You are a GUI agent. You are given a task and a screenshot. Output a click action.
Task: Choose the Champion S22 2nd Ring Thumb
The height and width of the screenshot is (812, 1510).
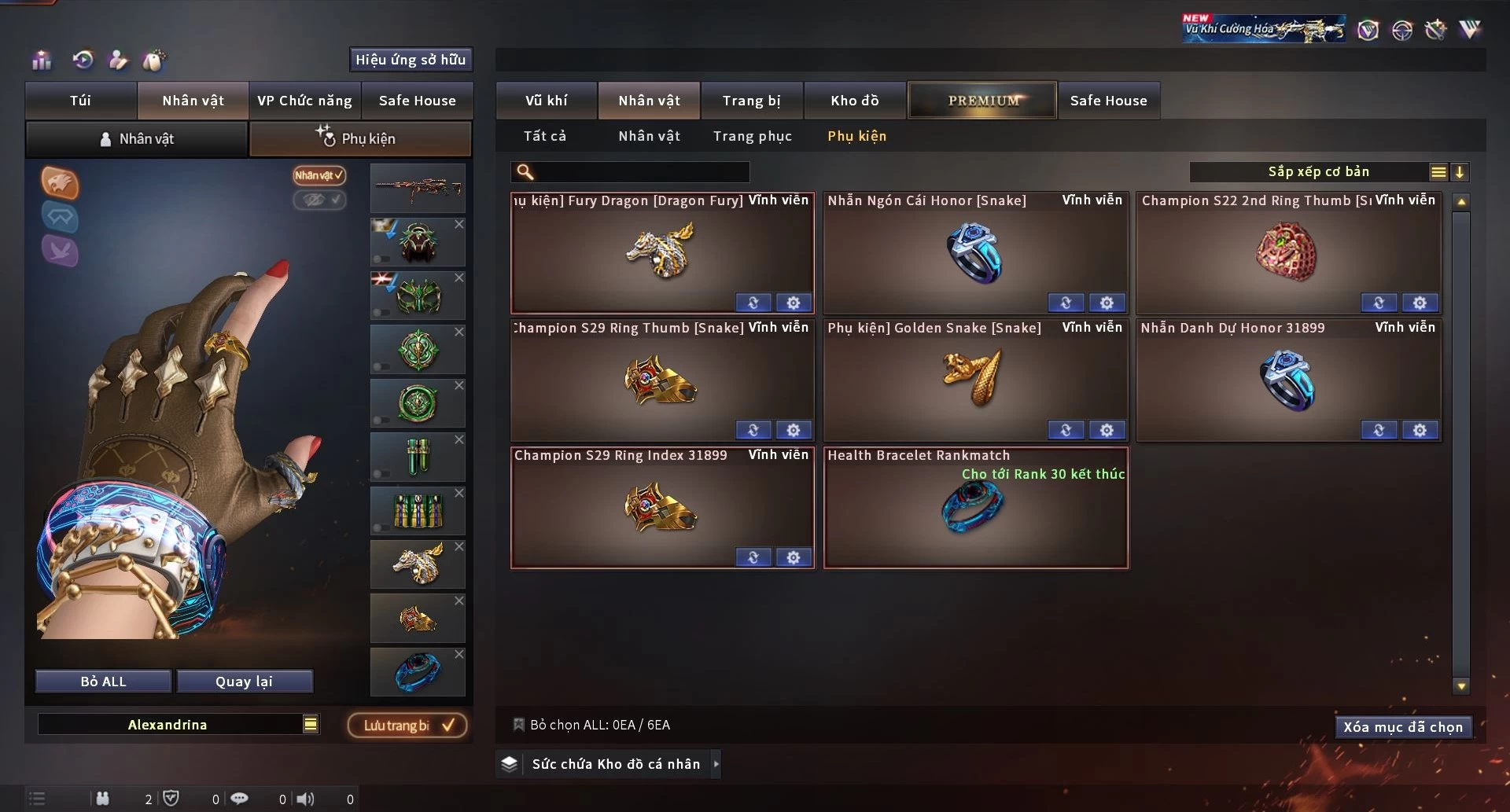1287,253
